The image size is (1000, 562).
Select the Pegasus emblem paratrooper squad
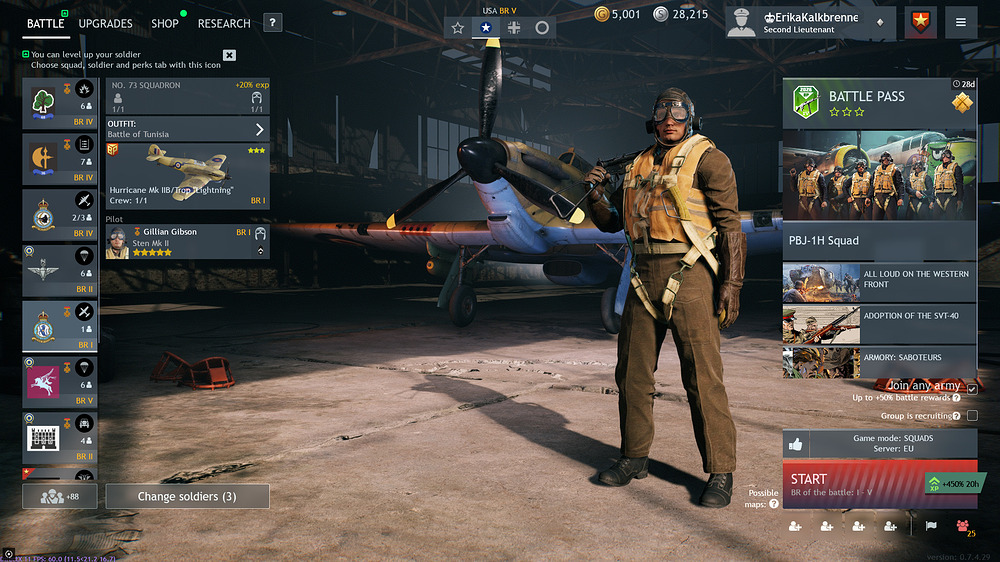60,381
